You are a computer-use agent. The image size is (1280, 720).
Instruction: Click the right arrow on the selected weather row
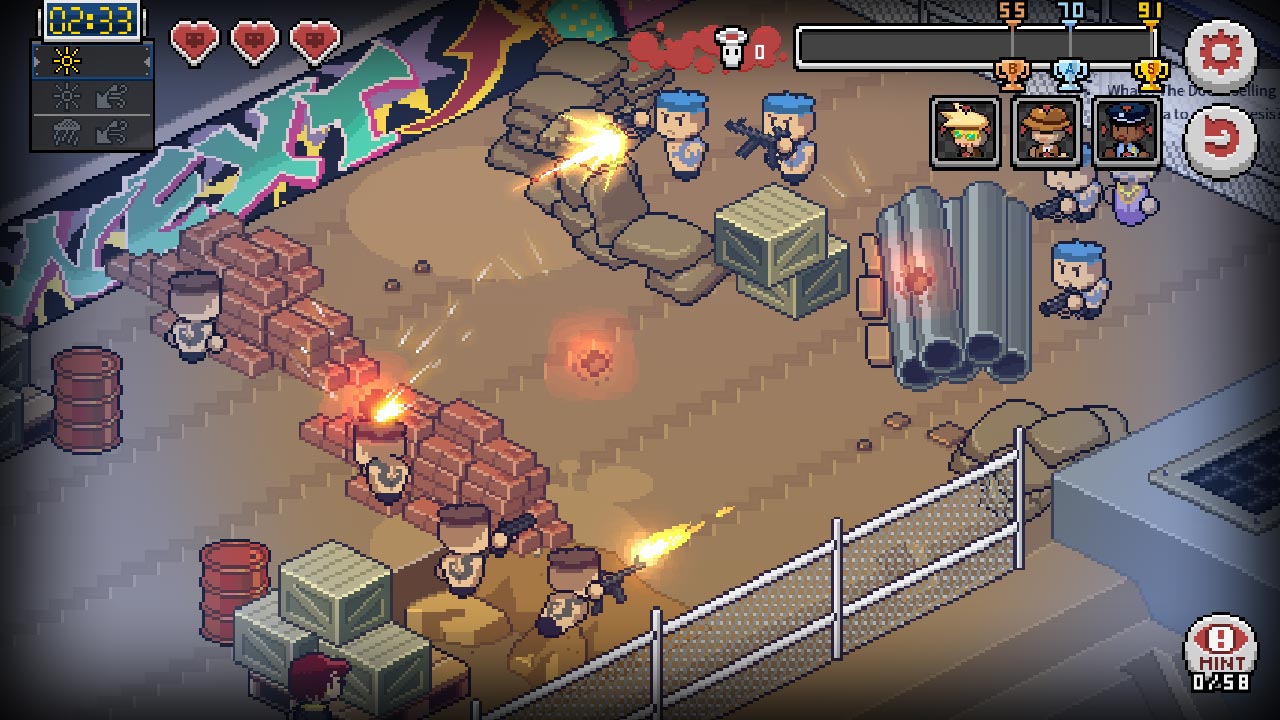(x=146, y=61)
